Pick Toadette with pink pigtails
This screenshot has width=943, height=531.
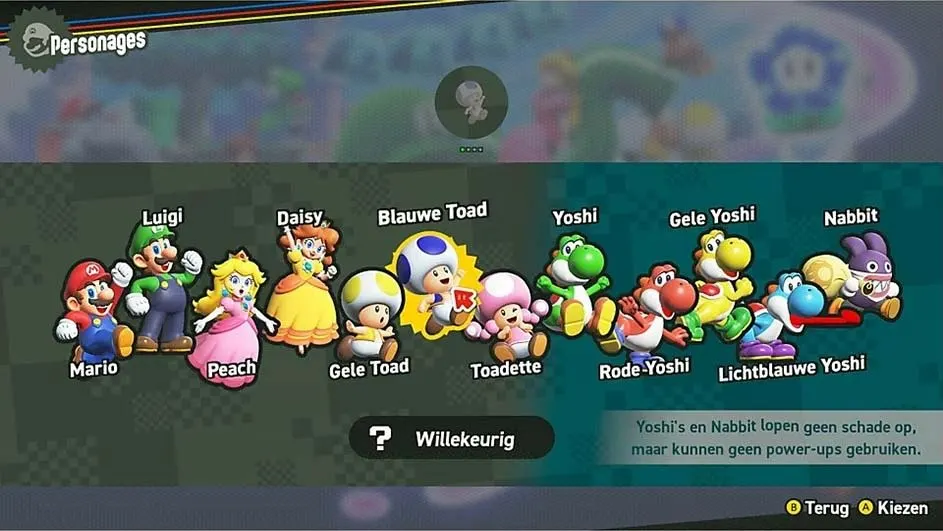505,315
